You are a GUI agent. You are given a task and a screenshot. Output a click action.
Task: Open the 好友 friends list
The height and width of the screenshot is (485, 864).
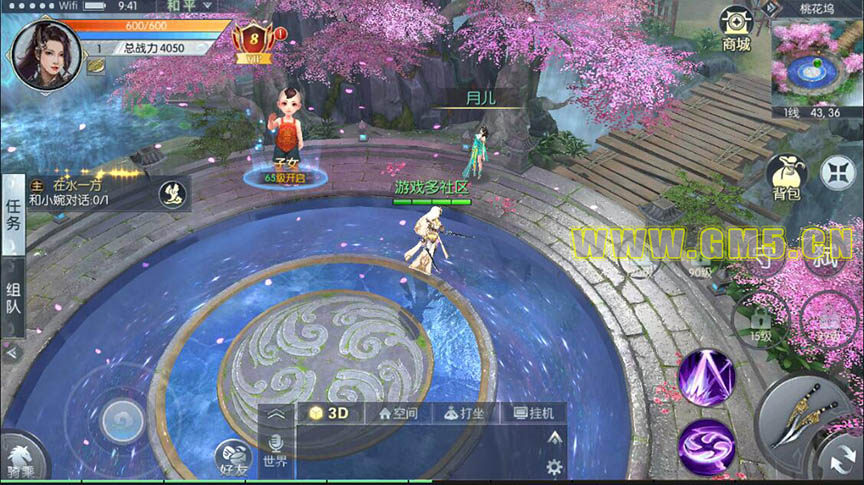pyautogui.click(x=233, y=457)
